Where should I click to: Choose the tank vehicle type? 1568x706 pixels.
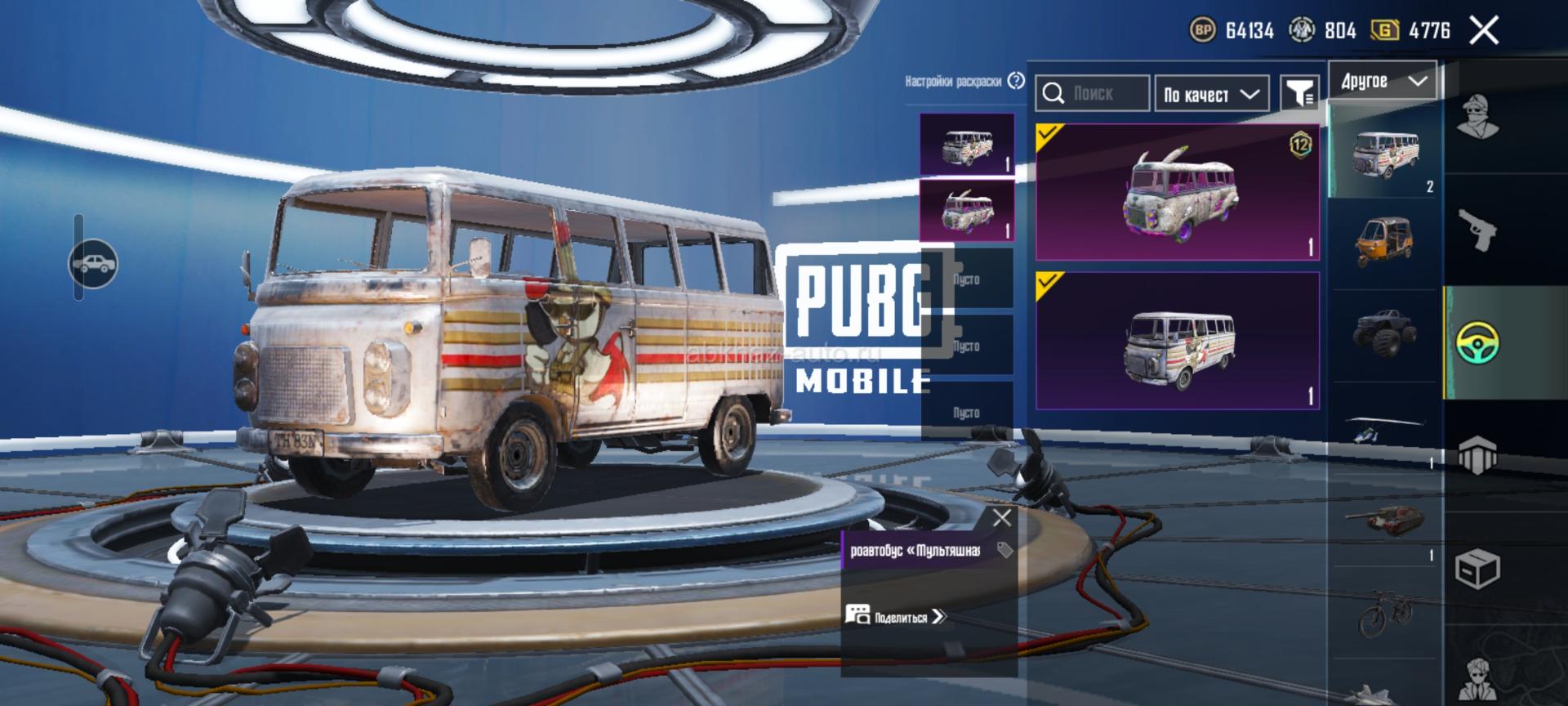click(x=1385, y=519)
